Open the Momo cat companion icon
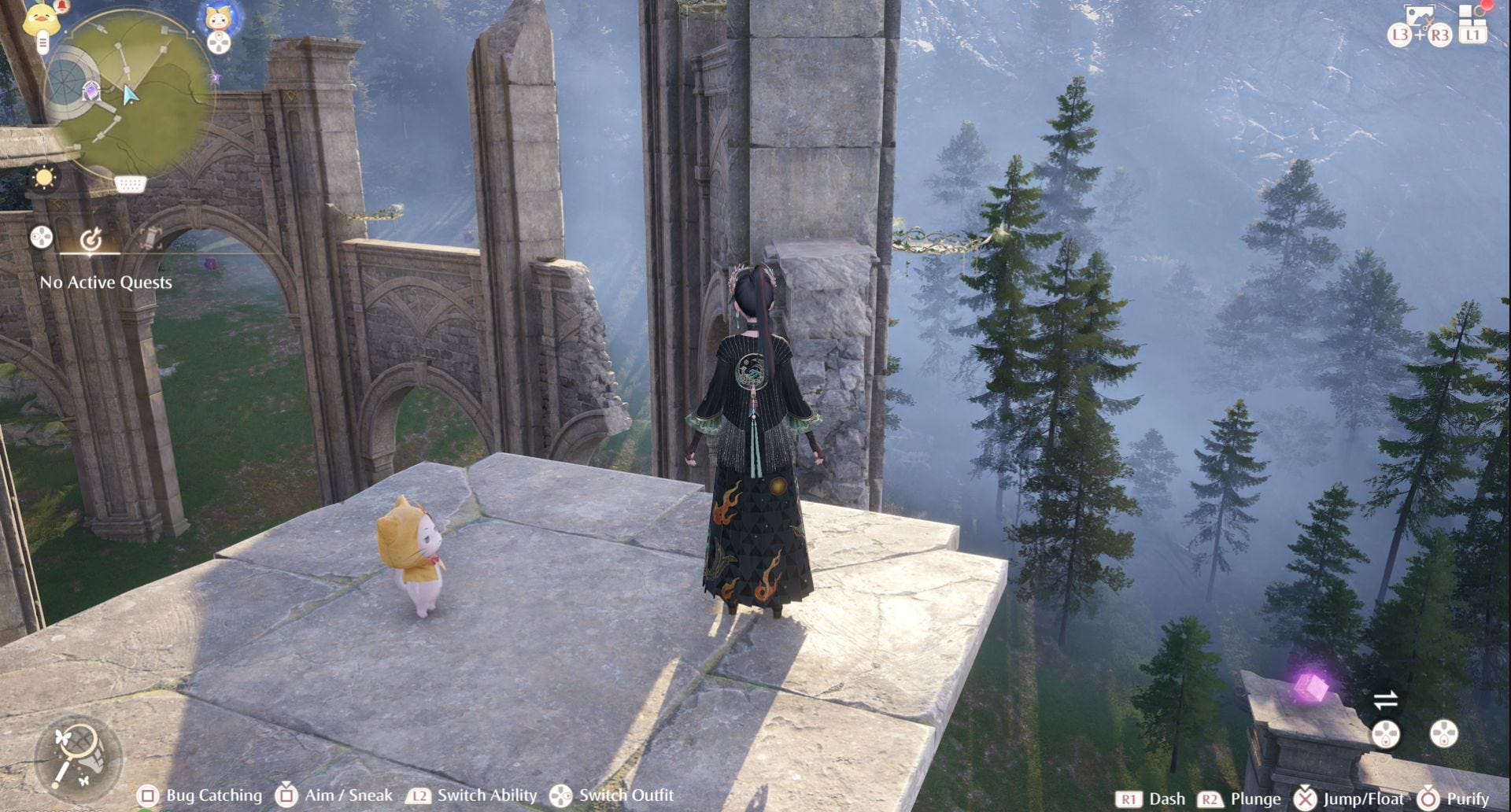This screenshot has width=1511, height=812. (219, 17)
